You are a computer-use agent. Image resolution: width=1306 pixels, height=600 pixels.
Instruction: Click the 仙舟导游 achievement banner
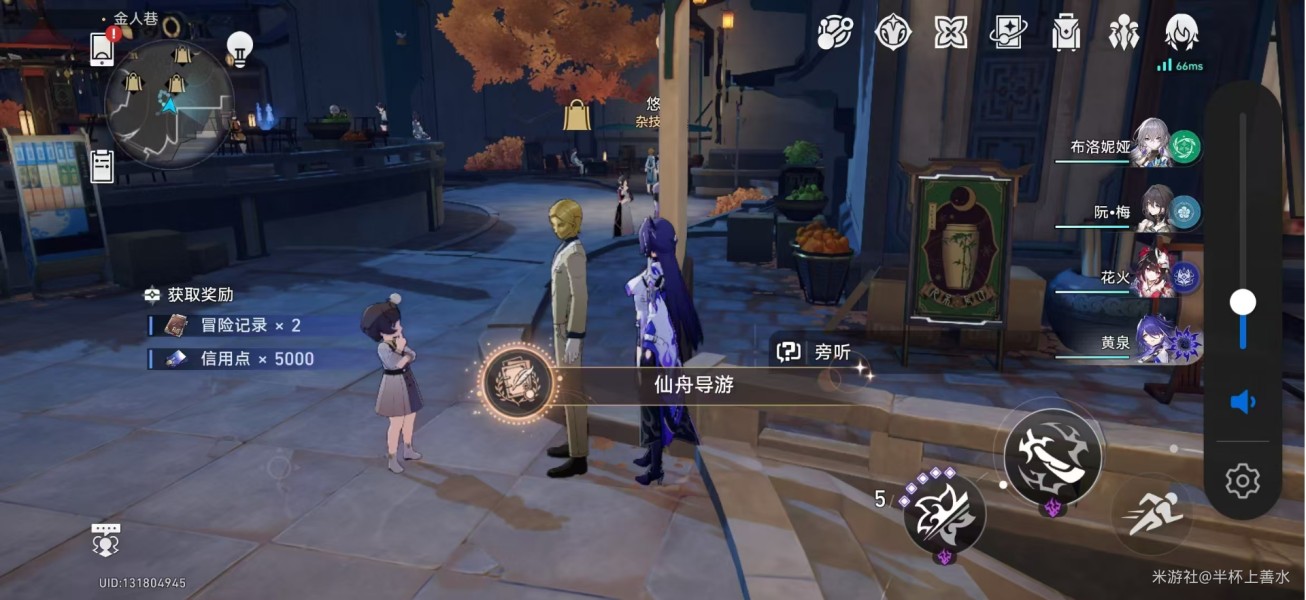coord(690,384)
